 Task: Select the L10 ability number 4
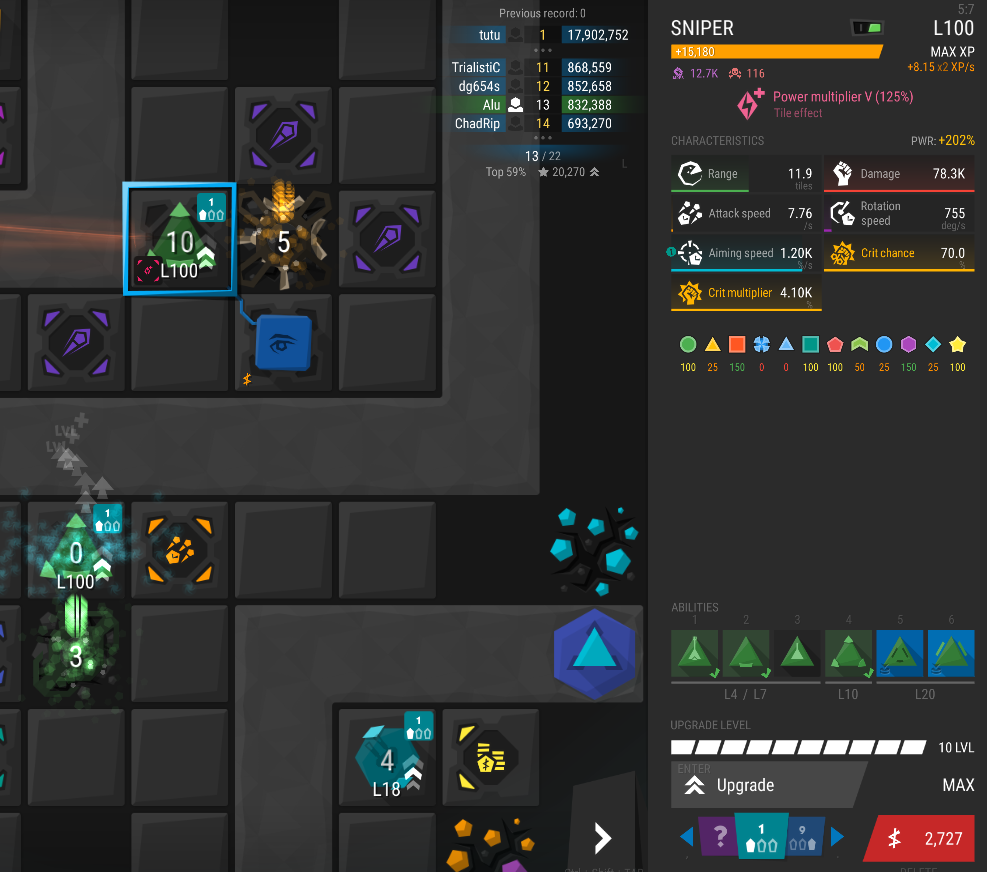848,654
